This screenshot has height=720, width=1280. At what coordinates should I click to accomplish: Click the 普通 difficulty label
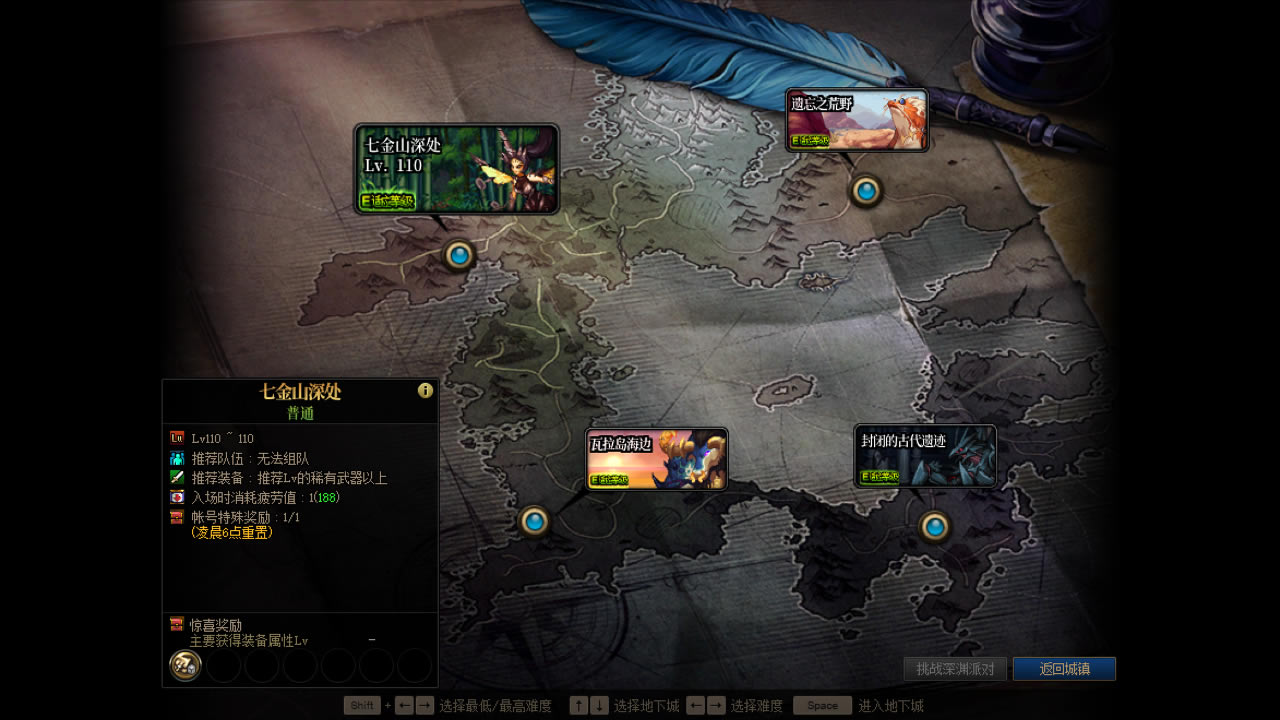(300, 413)
